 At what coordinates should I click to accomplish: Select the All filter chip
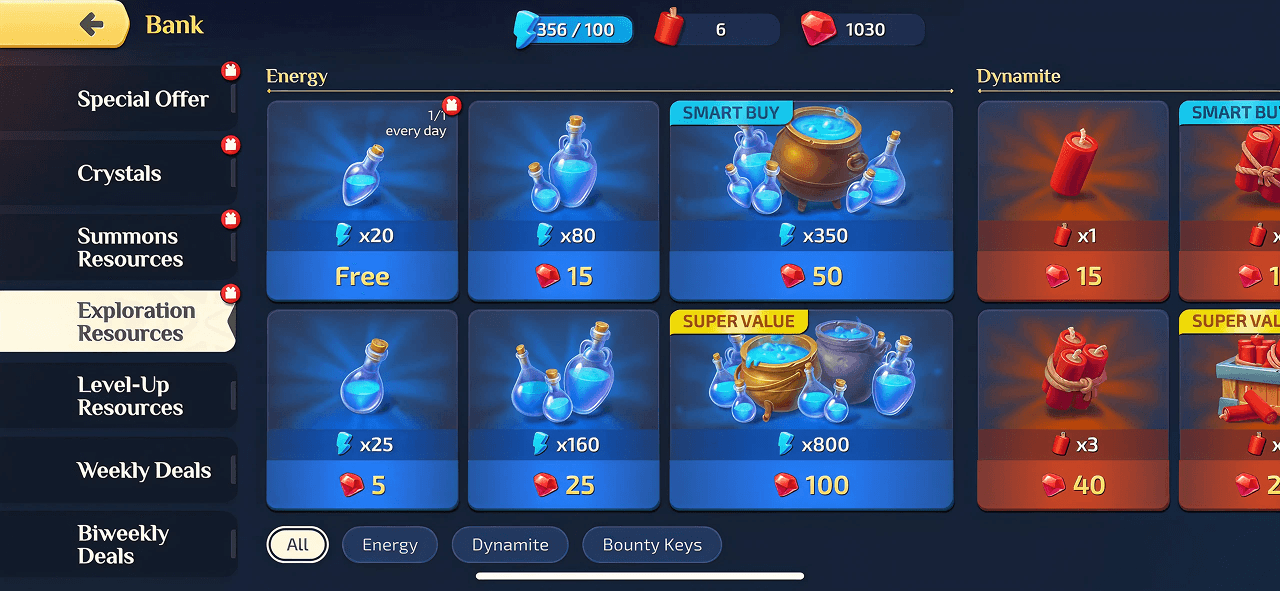pyautogui.click(x=297, y=545)
